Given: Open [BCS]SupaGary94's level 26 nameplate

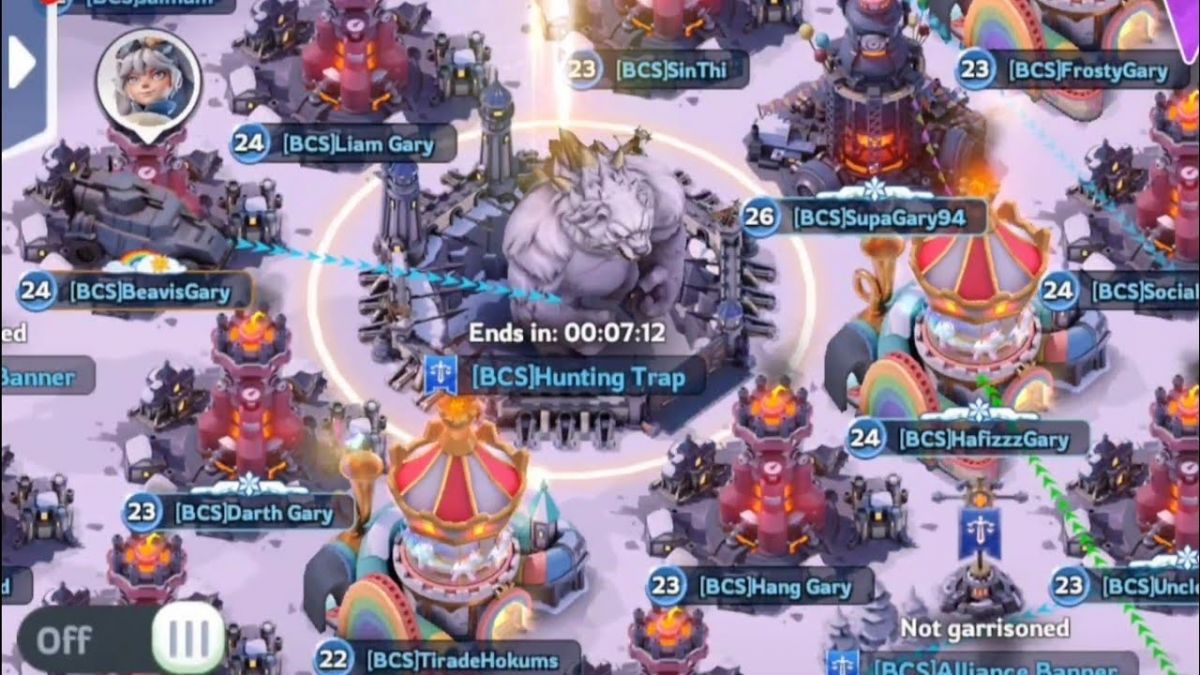Looking at the screenshot, I should point(862,216).
